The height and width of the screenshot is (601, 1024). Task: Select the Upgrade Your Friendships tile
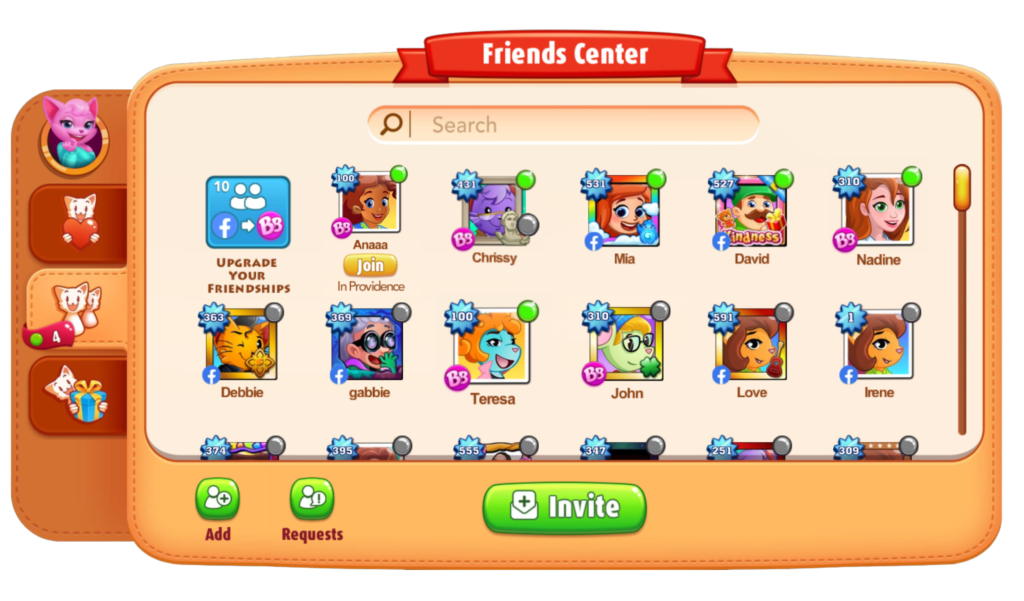[248, 213]
